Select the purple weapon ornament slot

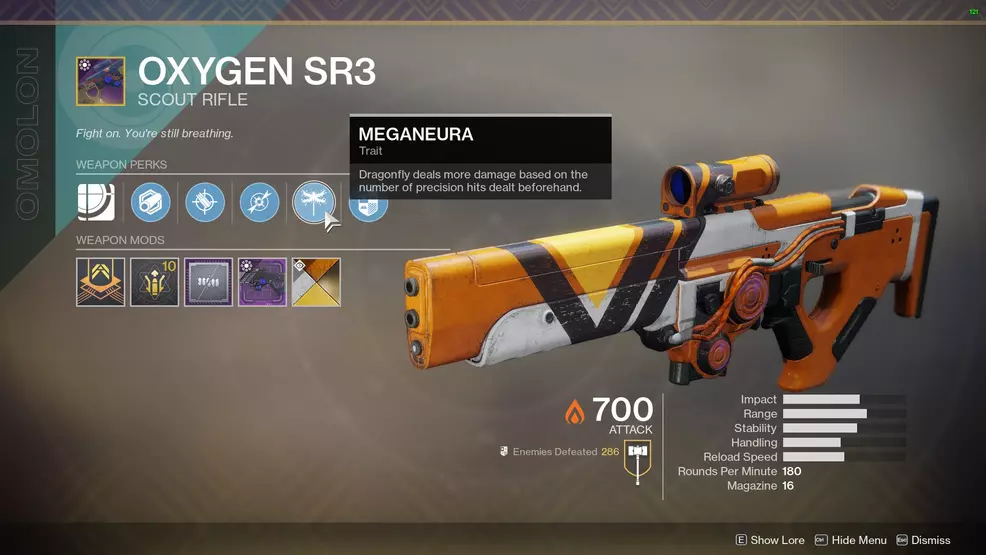(x=262, y=282)
